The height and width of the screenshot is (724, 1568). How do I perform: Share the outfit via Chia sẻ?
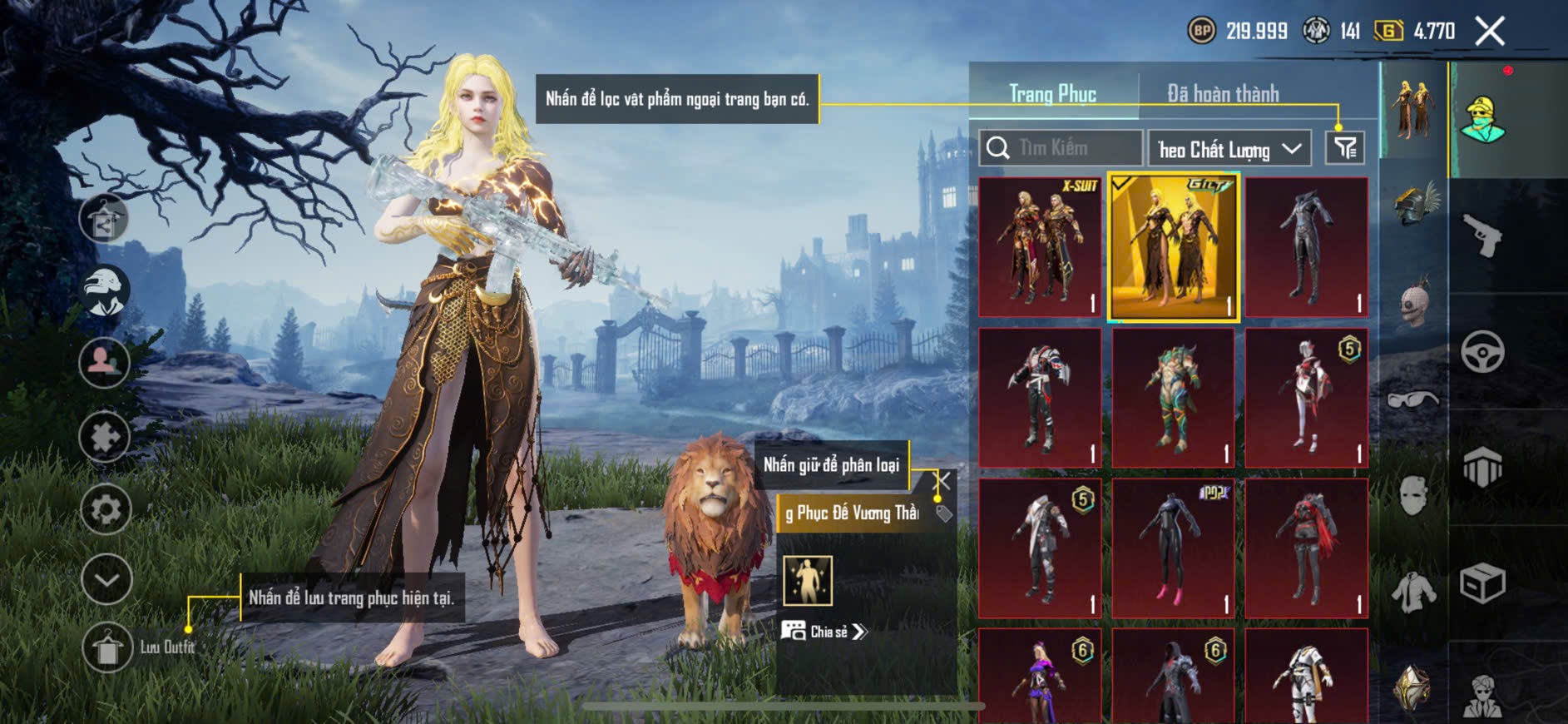tap(824, 632)
